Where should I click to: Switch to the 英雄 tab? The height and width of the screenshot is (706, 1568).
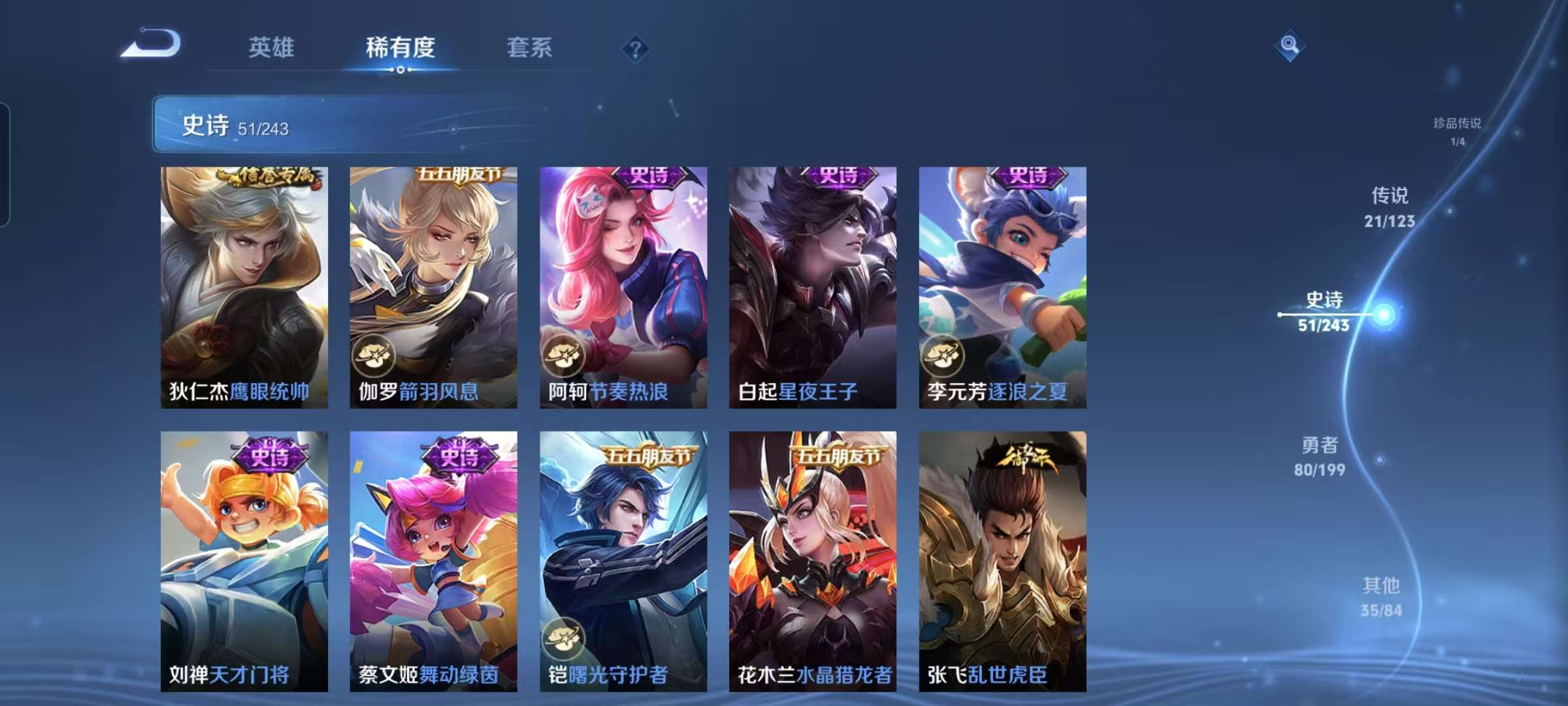(x=272, y=48)
